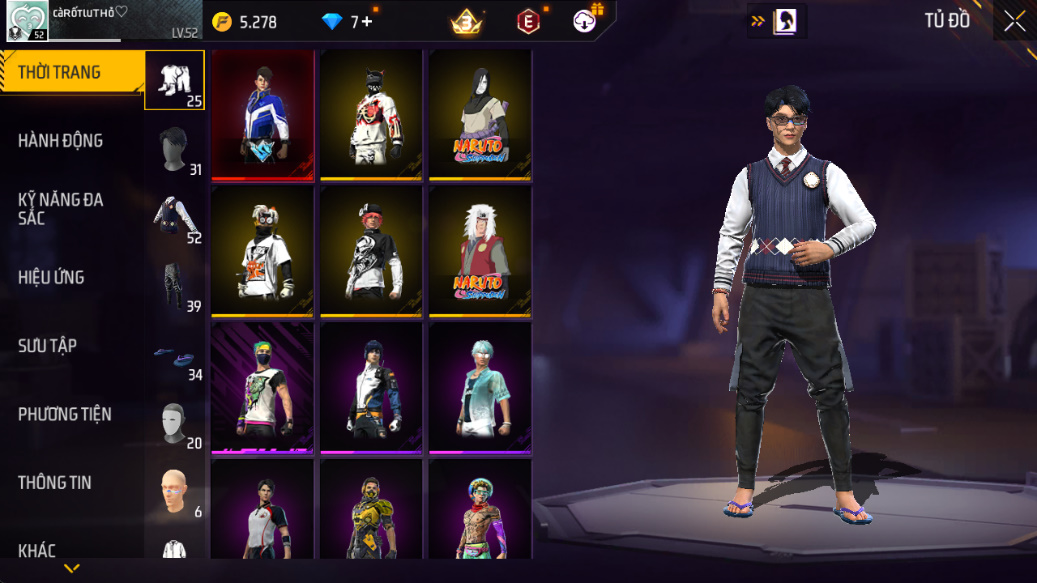
Task: Select the blue and white jacket outfit
Action: tap(263, 115)
